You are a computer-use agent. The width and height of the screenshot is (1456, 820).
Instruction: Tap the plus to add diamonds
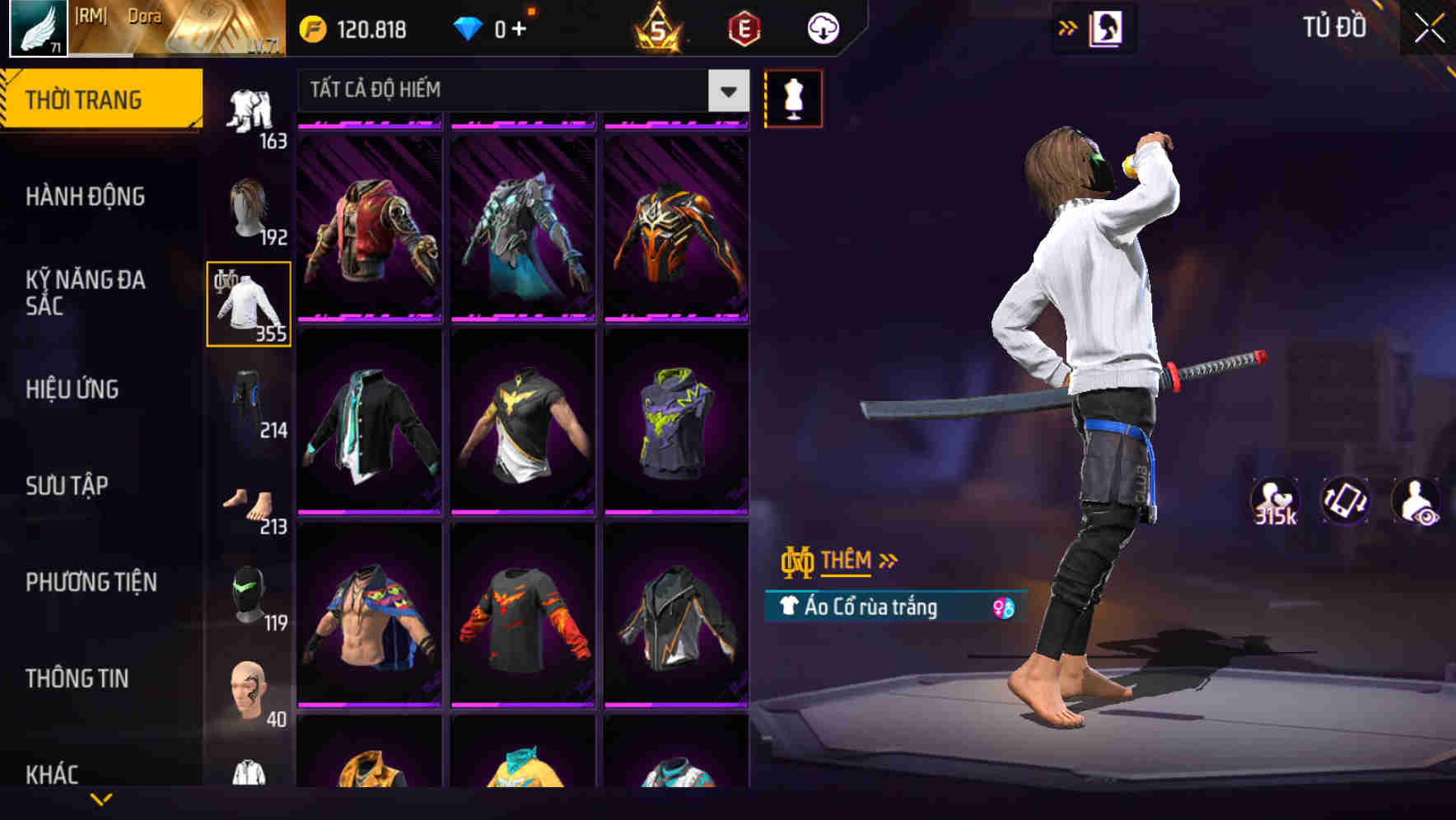(x=519, y=27)
